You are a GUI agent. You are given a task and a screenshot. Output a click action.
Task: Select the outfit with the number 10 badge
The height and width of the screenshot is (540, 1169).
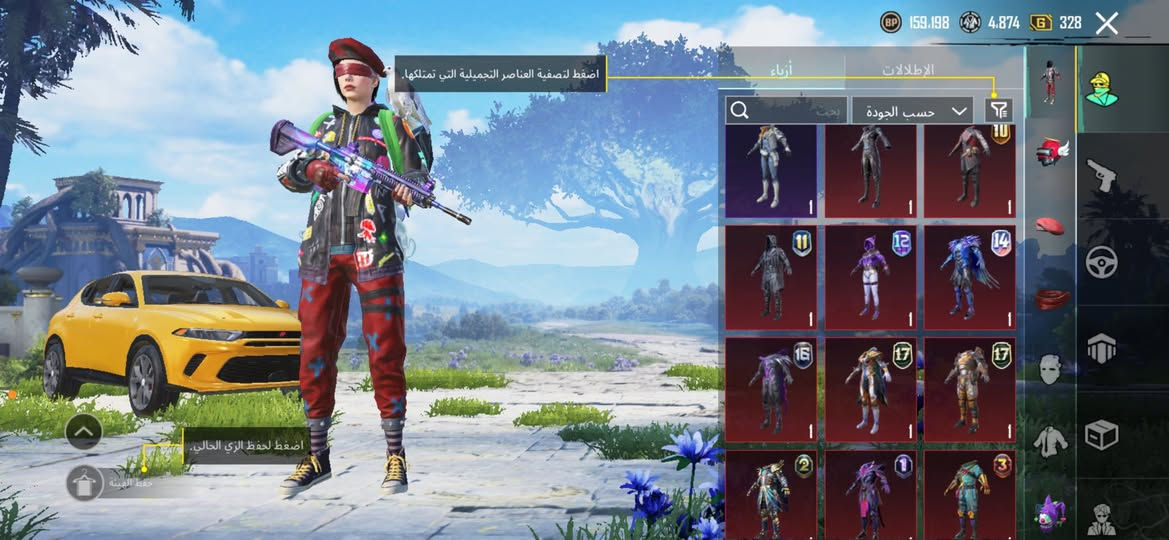click(969, 168)
